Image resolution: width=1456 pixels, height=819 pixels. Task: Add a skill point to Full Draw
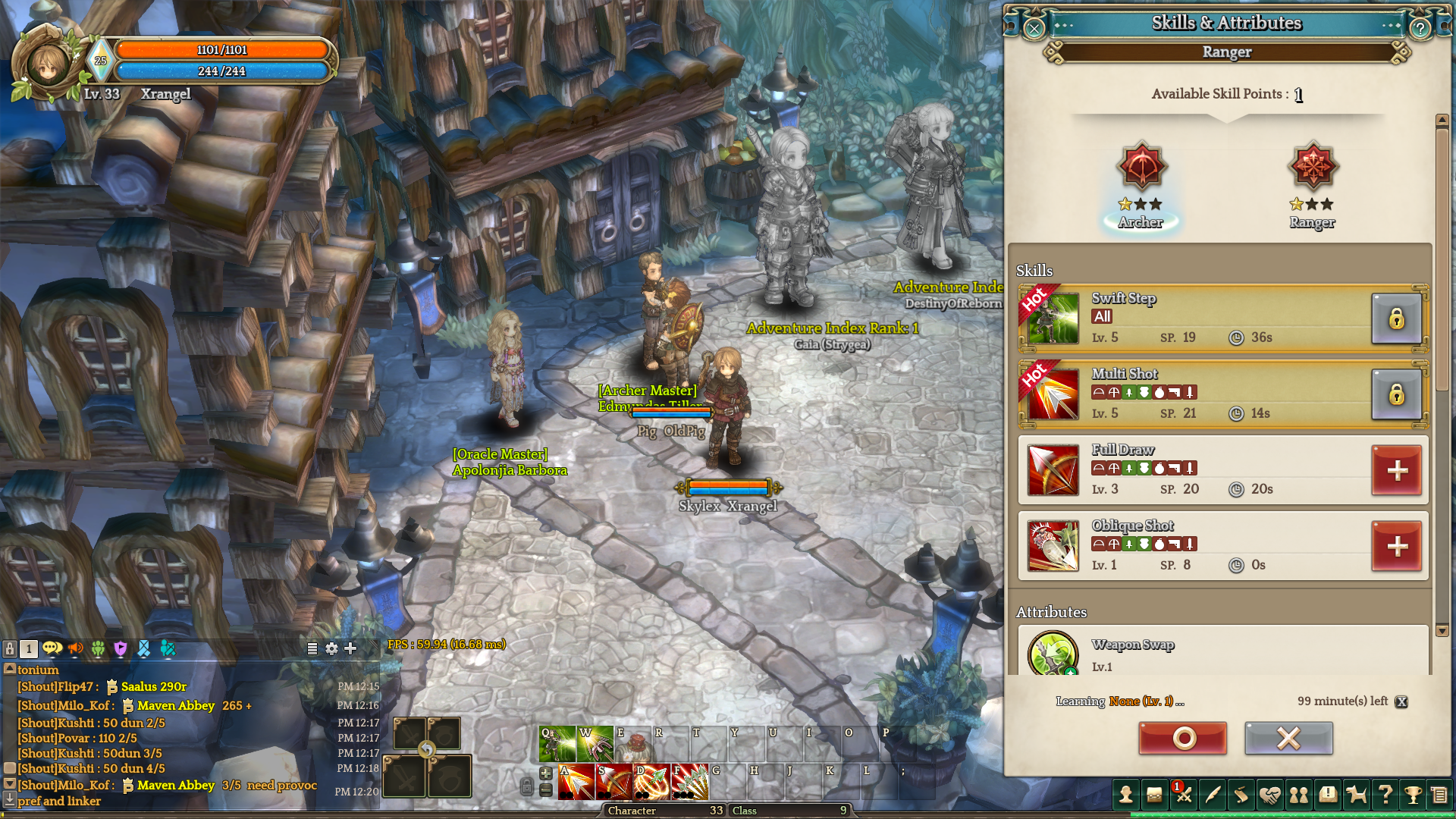[1397, 470]
